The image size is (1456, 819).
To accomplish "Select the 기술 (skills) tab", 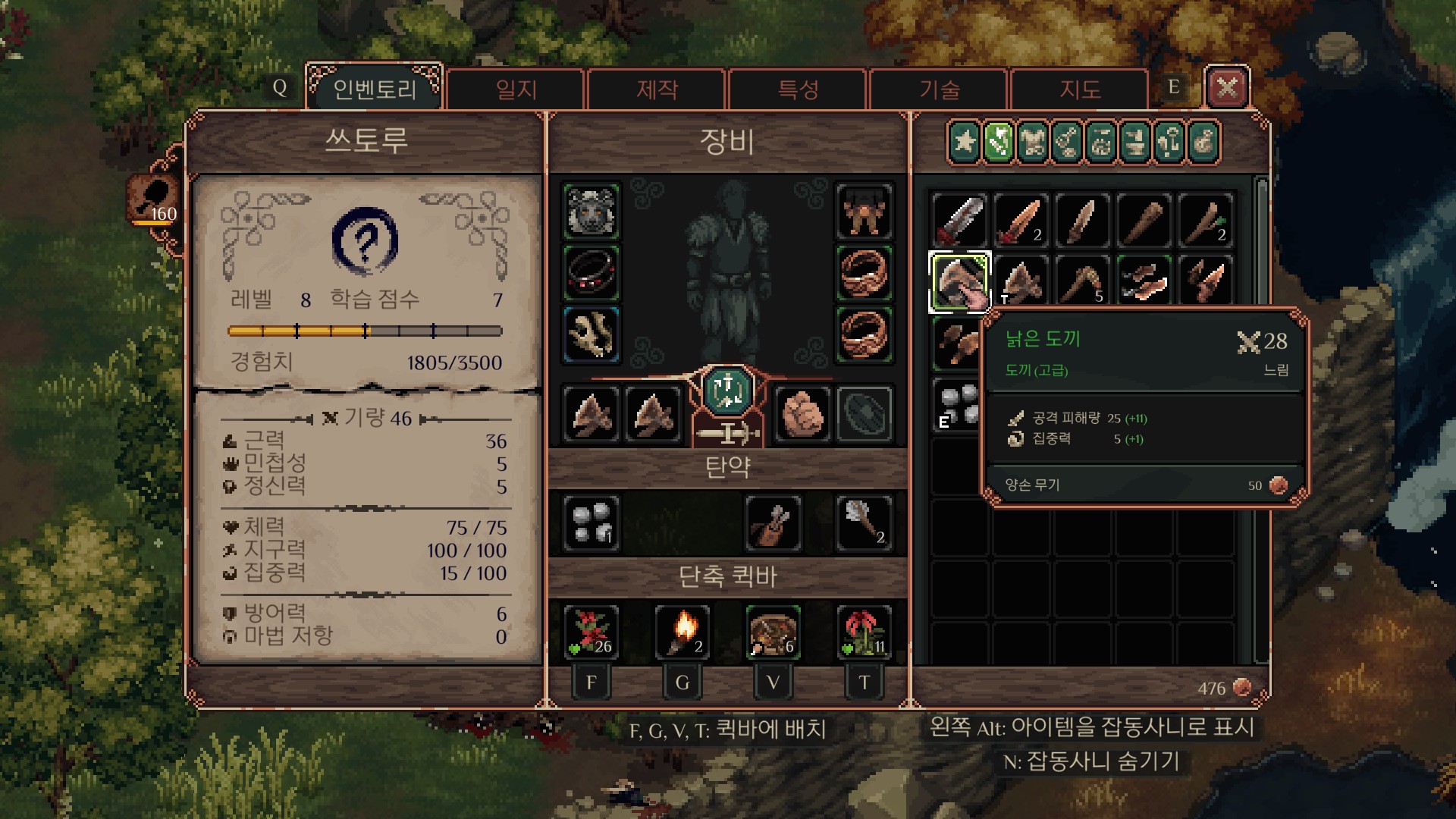I will pyautogui.click(x=939, y=89).
